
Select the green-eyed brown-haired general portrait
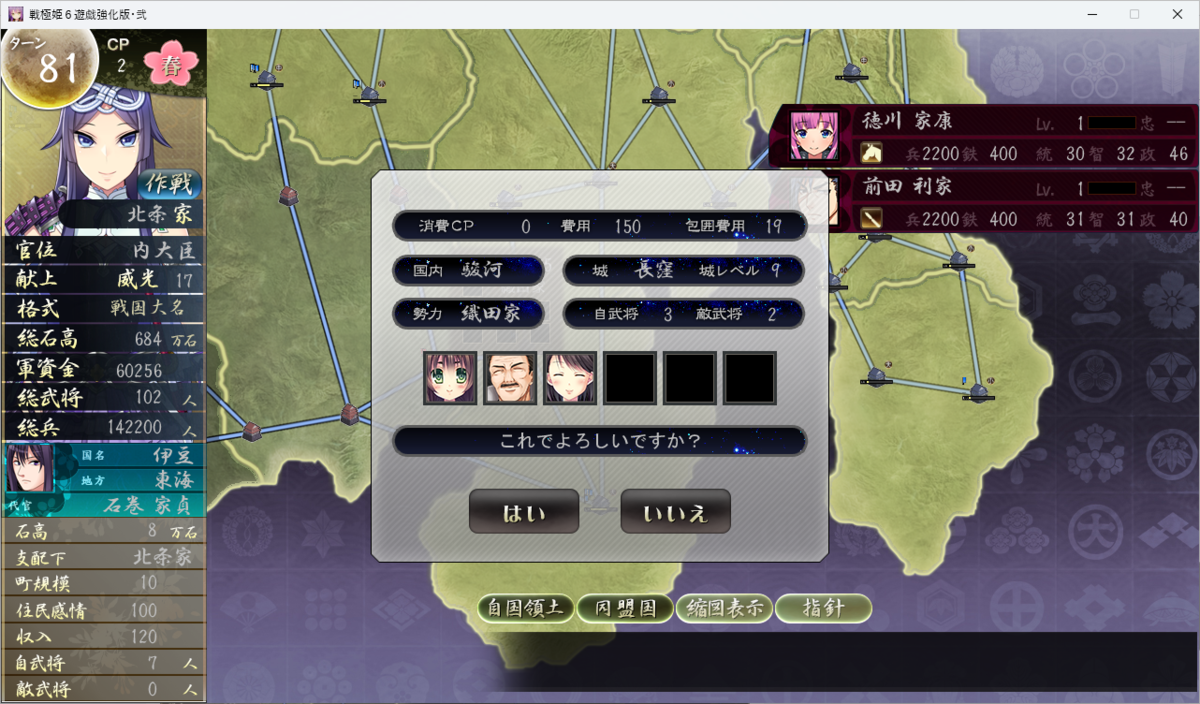click(450, 378)
